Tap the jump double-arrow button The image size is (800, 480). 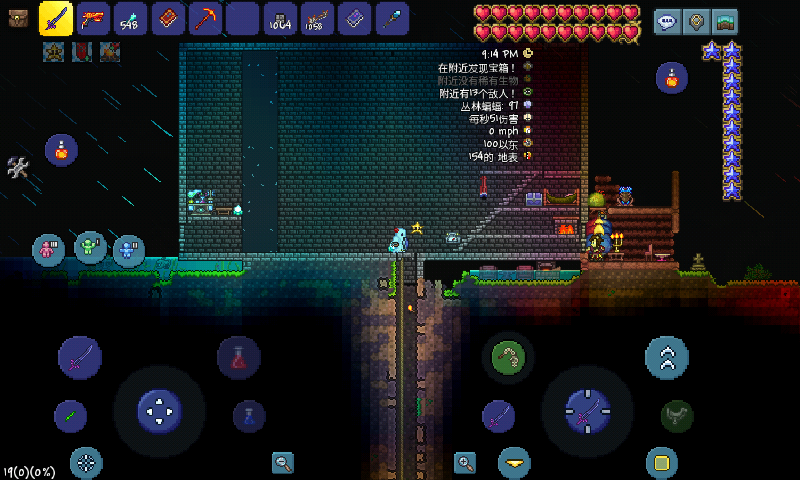[666, 356]
